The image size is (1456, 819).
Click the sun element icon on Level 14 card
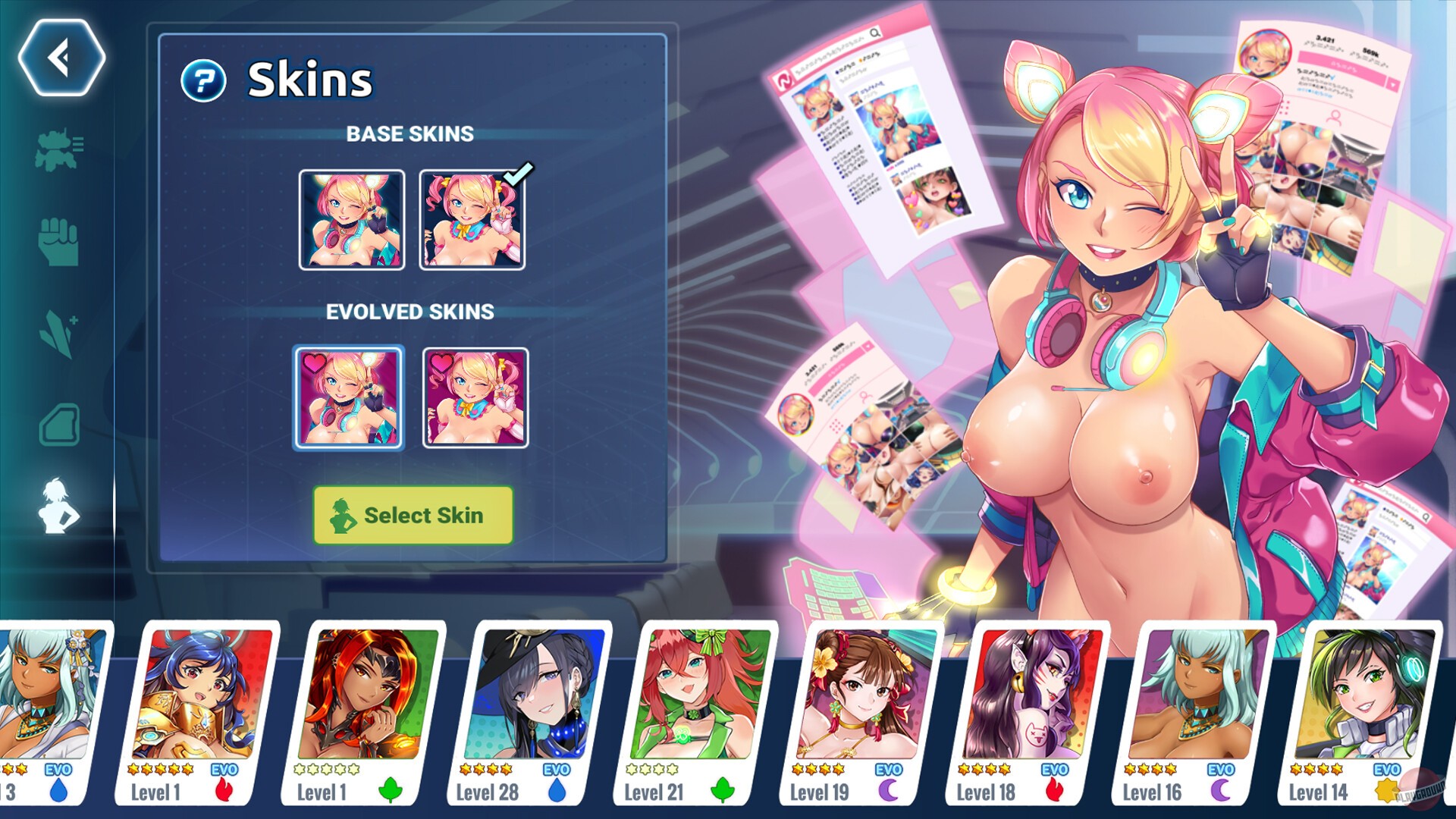1388,791
